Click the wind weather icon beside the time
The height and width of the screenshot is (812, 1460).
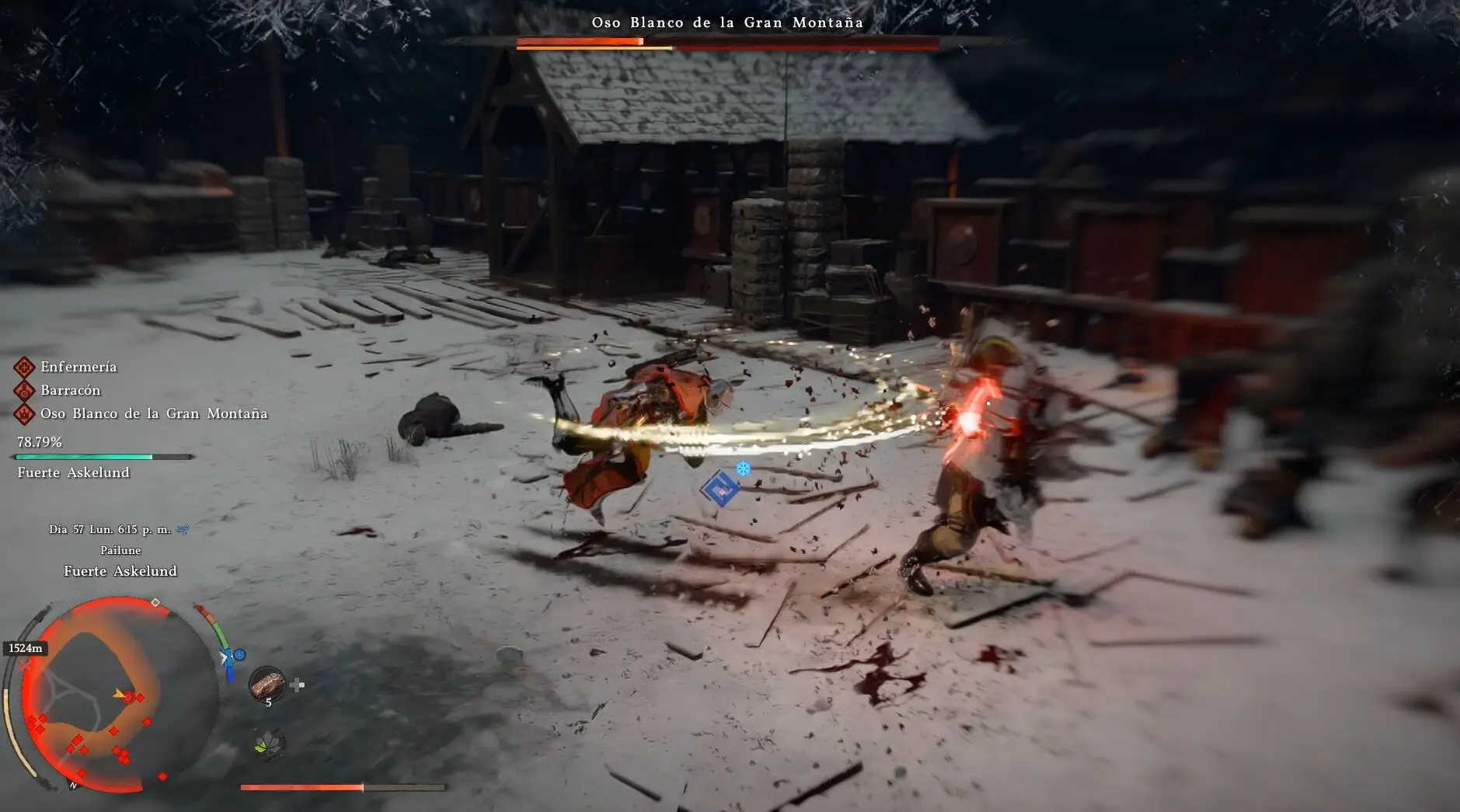(183, 529)
